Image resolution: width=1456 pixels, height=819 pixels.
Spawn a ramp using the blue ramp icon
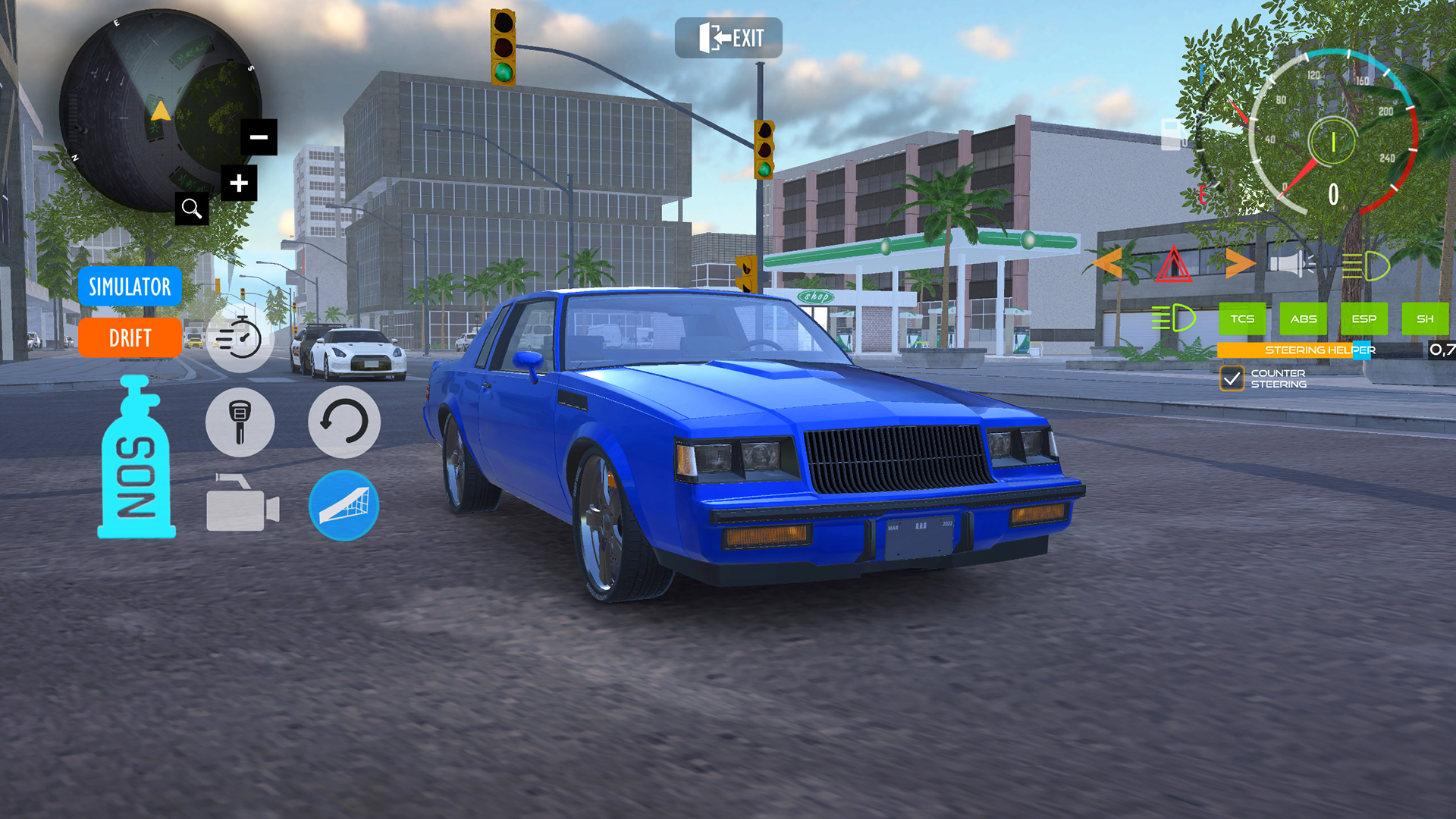click(344, 507)
